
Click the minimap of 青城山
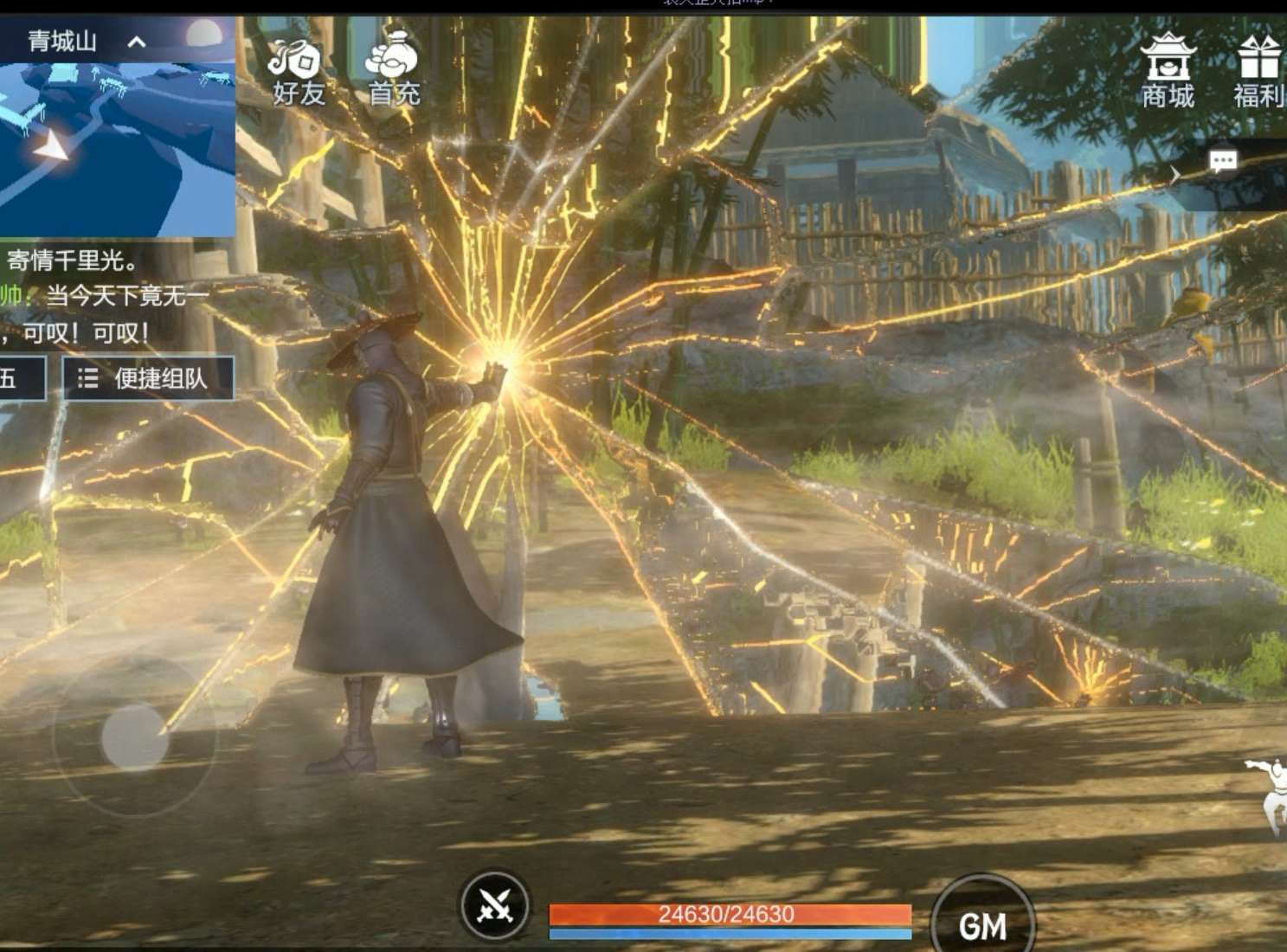coord(117,147)
